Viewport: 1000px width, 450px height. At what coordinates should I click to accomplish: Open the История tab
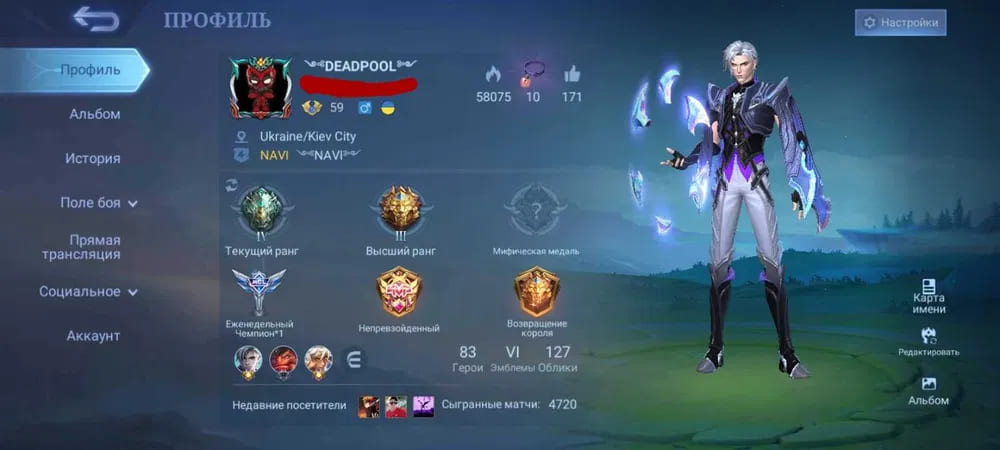click(x=93, y=158)
